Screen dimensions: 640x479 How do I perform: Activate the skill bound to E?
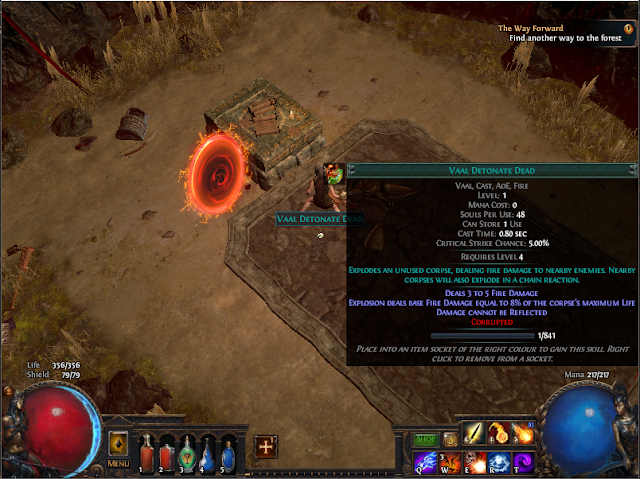click(474, 461)
